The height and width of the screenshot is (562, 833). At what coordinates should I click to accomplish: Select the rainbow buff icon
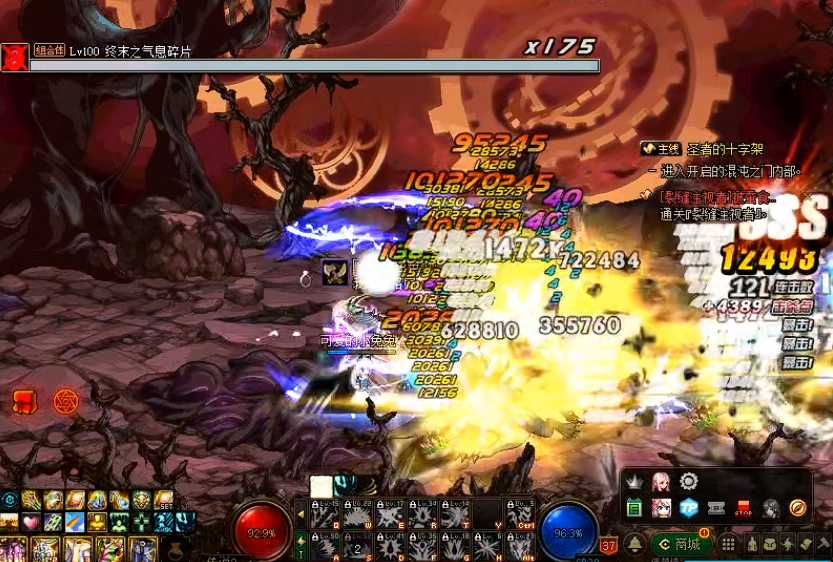tap(75, 522)
